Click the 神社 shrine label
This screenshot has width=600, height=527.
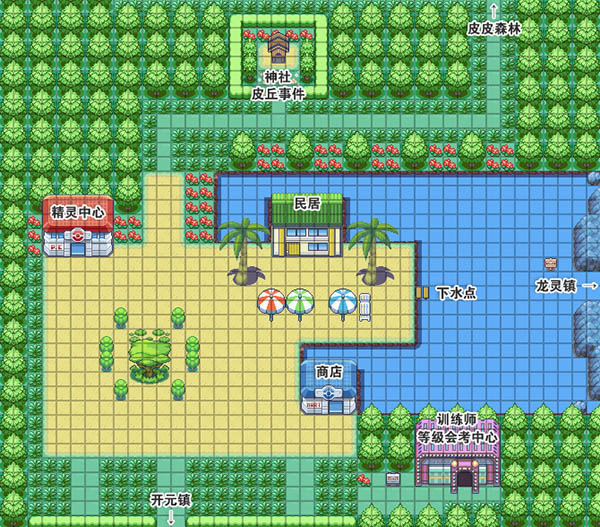click(x=277, y=76)
